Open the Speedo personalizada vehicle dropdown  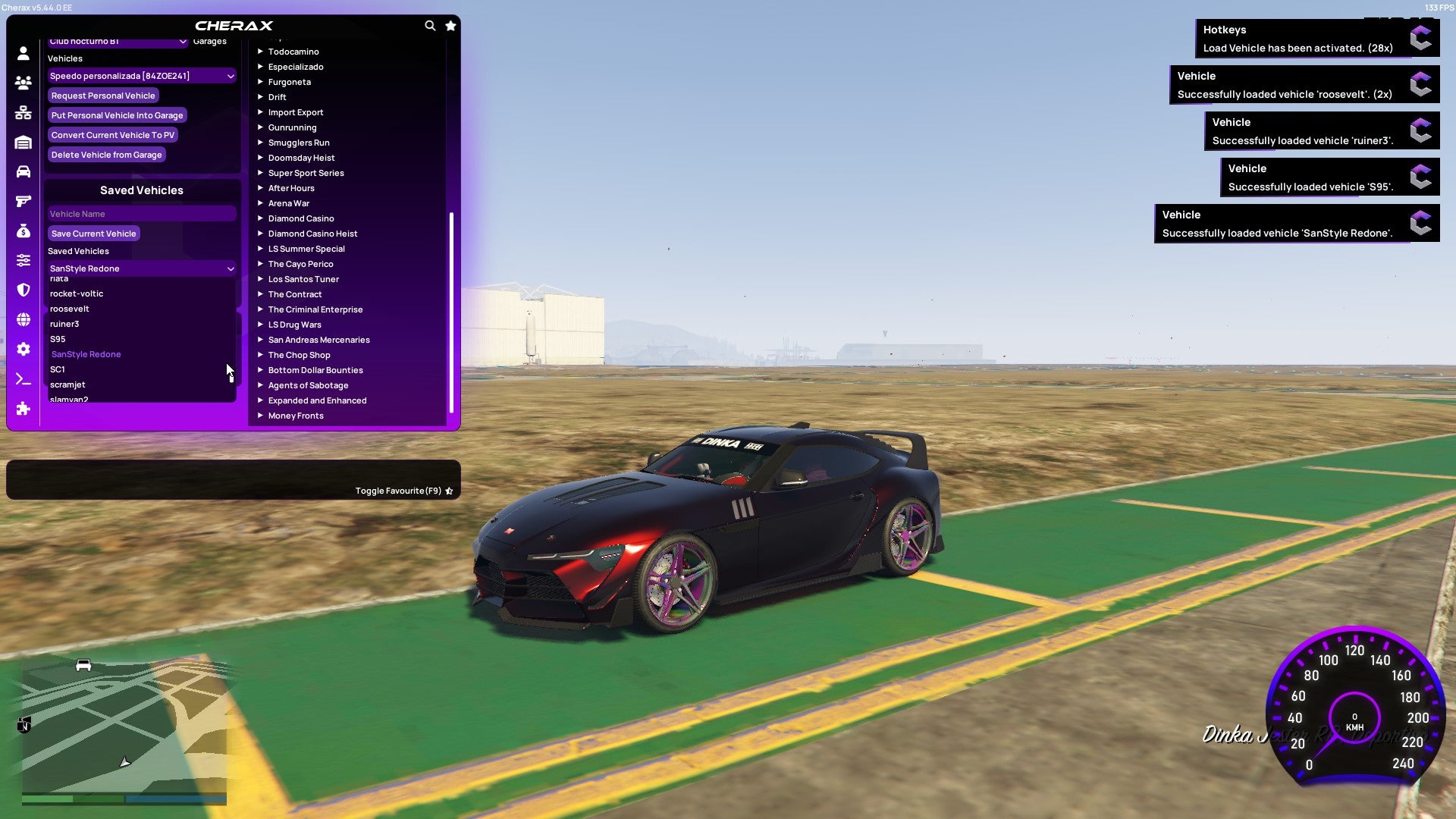click(x=141, y=76)
